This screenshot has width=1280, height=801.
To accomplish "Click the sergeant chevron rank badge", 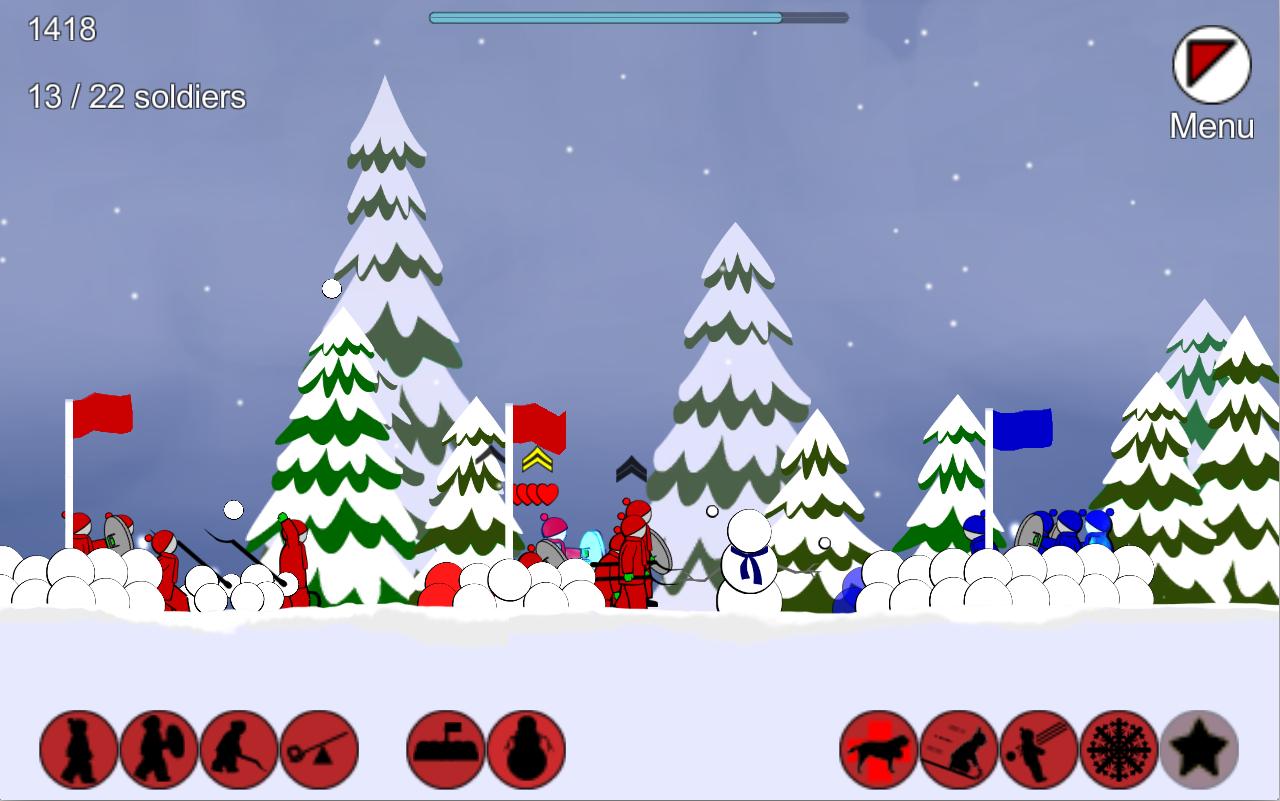I will (536, 462).
